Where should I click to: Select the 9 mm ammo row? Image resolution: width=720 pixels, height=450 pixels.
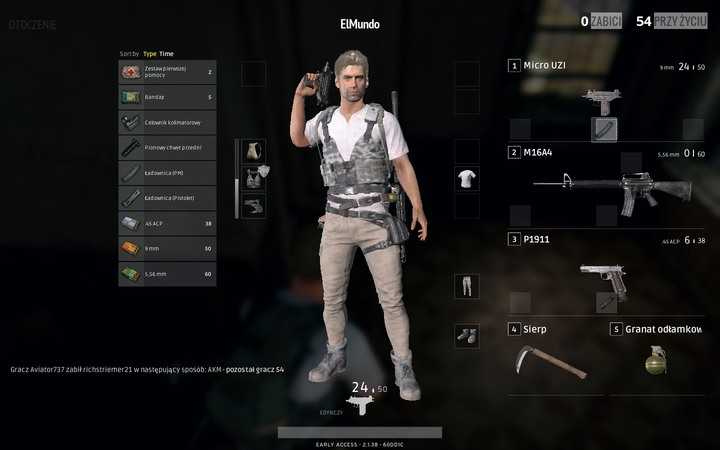pyautogui.click(x=167, y=248)
